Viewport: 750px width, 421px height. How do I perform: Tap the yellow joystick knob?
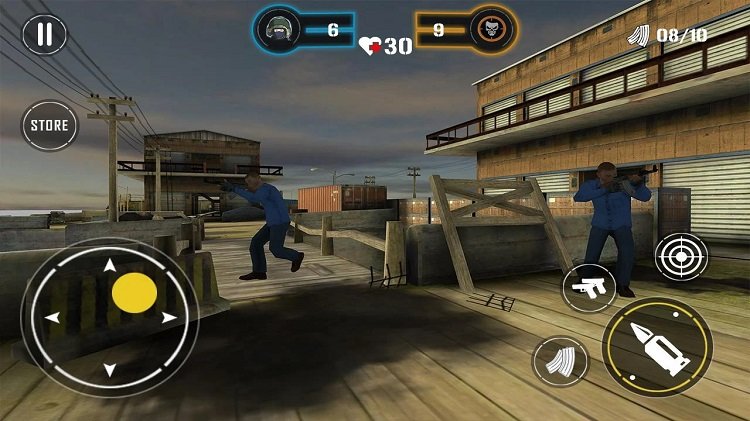pos(134,293)
